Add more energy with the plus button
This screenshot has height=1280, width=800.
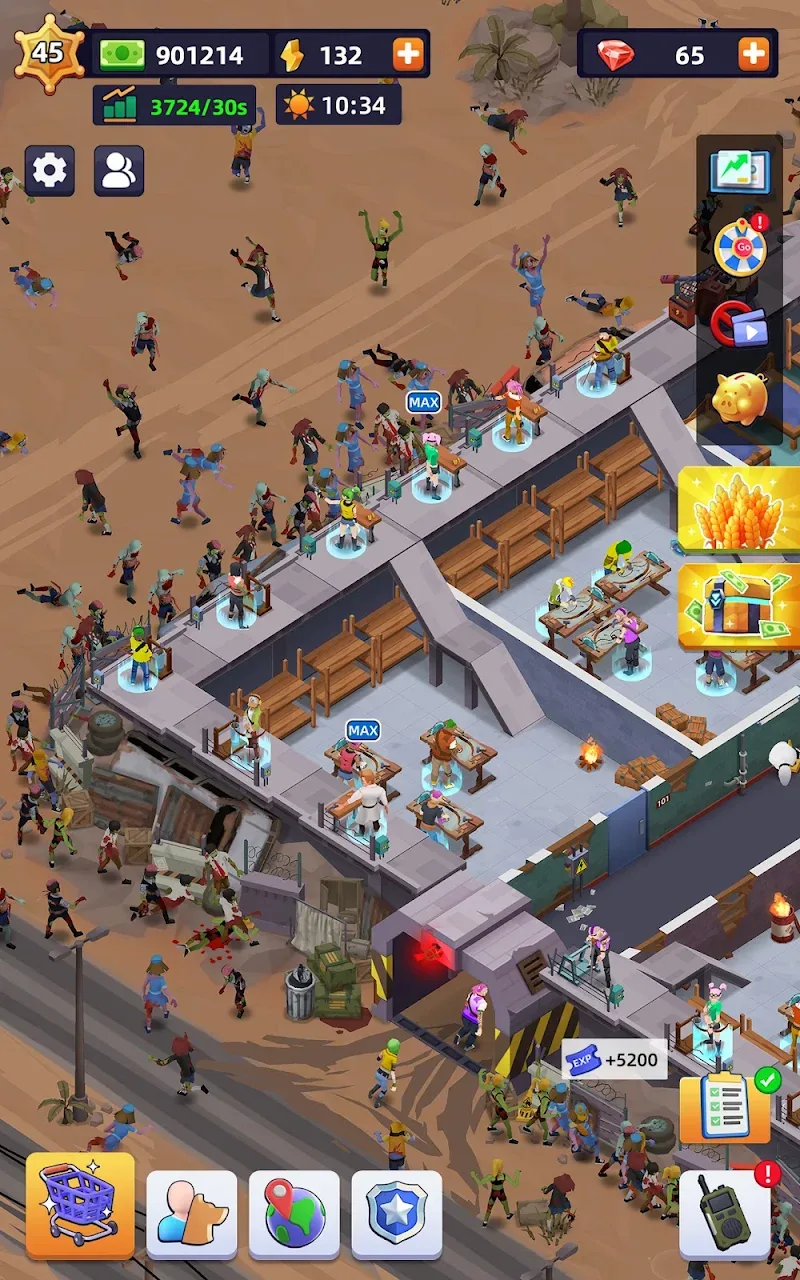coord(408,54)
